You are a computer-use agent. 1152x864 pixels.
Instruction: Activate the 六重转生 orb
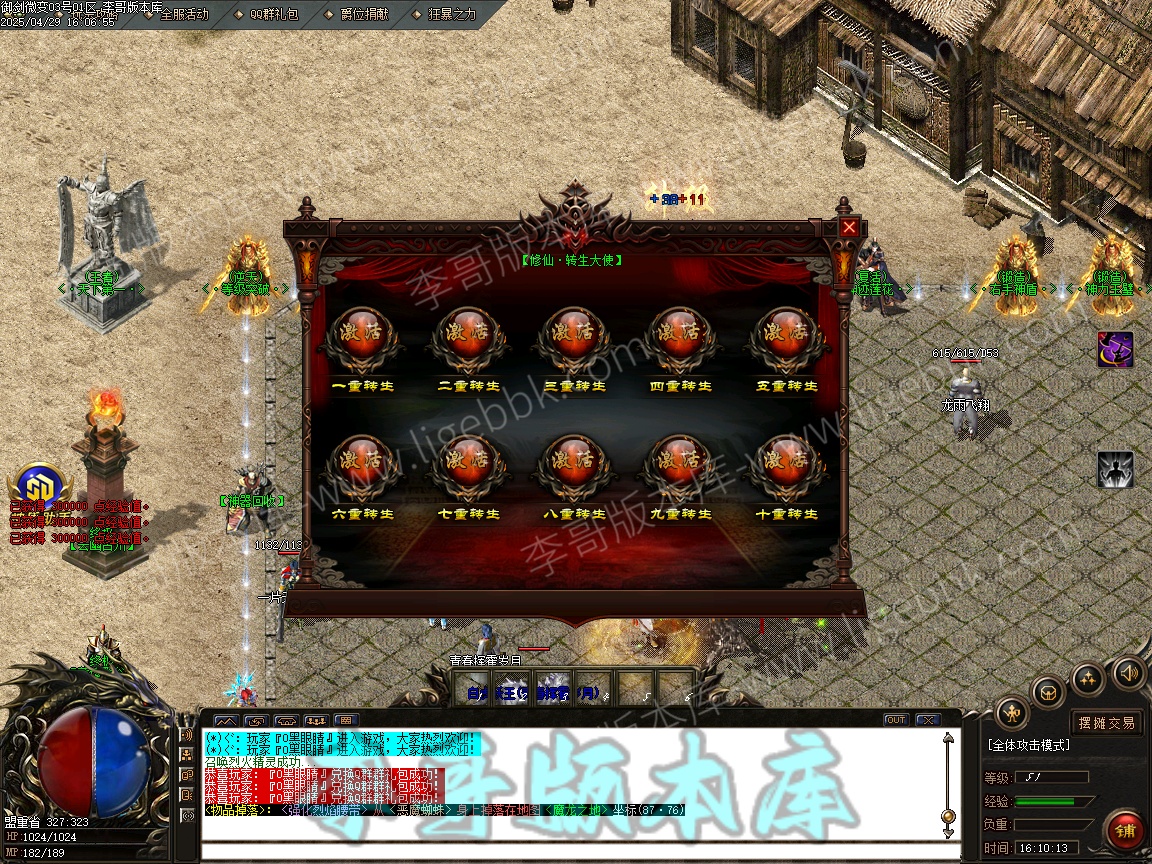363,465
